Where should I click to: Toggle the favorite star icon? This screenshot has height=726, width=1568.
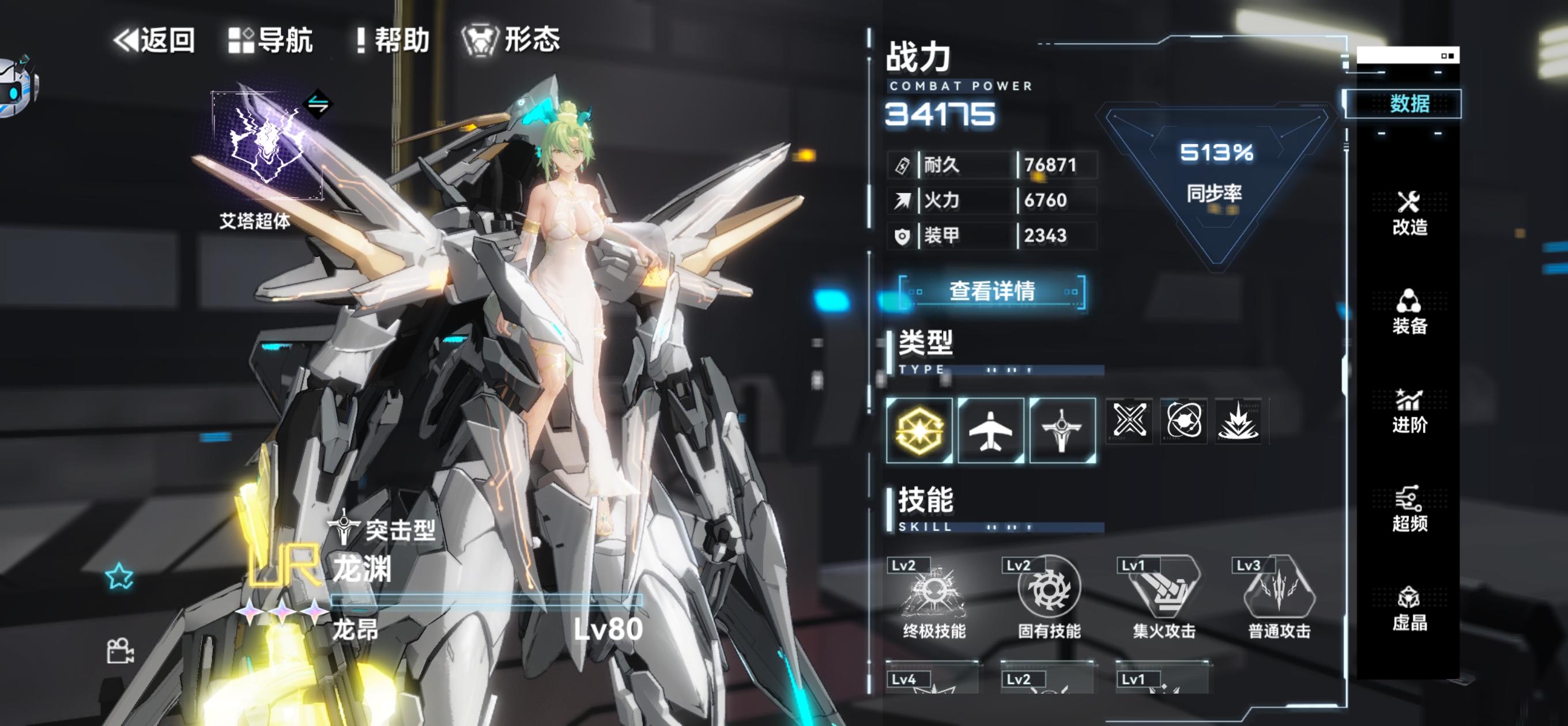[x=119, y=576]
